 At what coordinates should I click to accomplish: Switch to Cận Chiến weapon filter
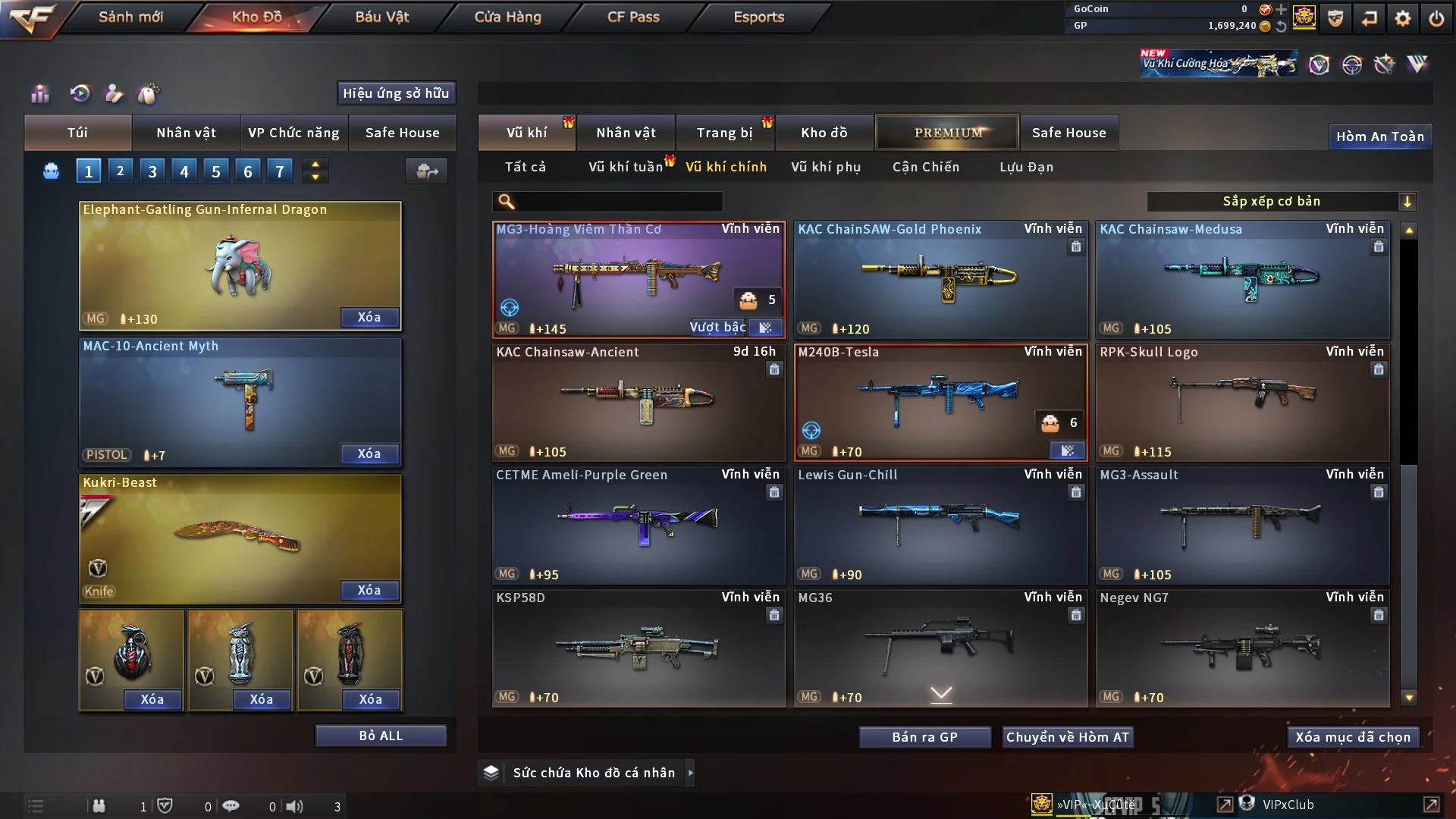pyautogui.click(x=926, y=167)
